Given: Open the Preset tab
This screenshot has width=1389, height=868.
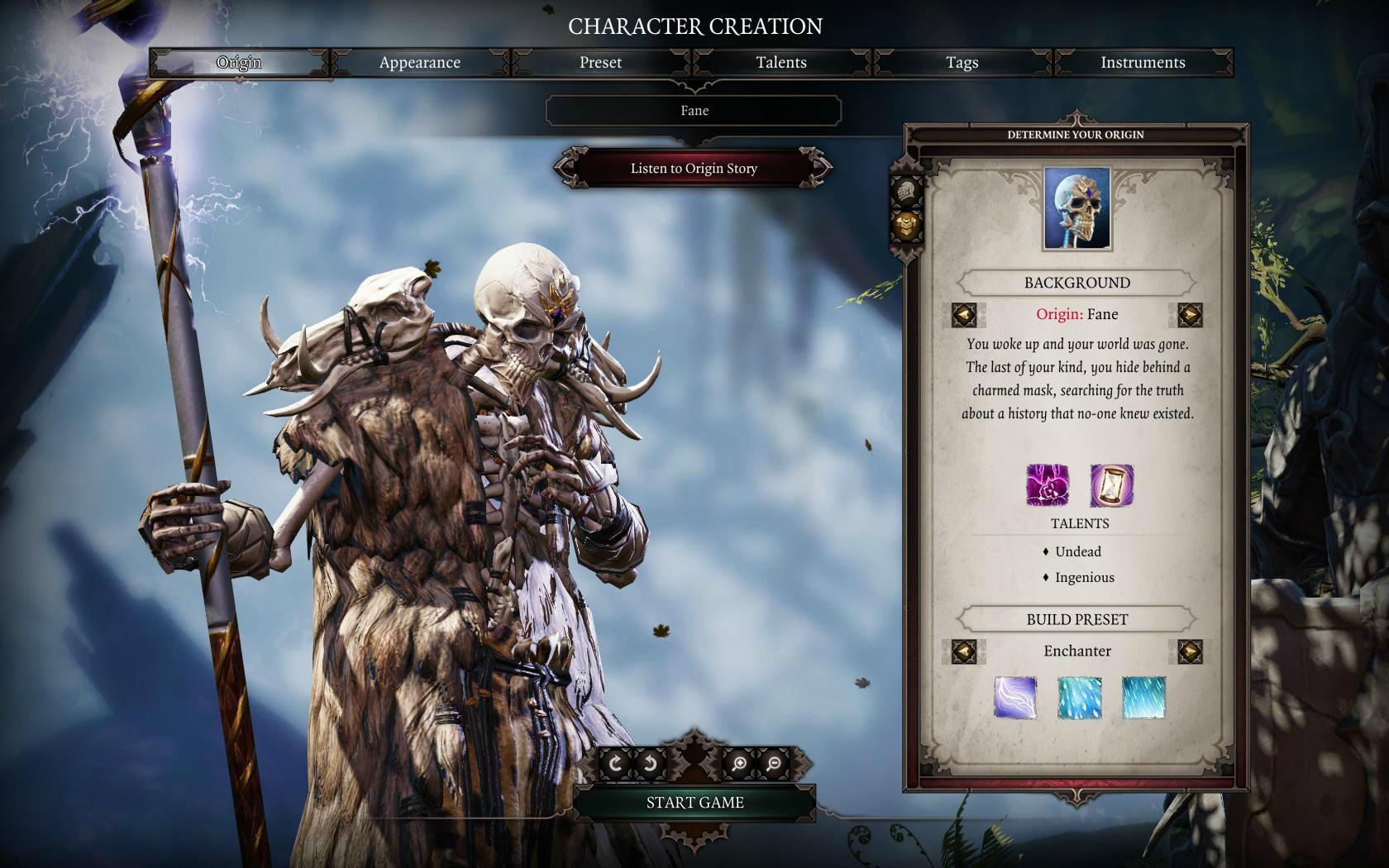Looking at the screenshot, I should [x=600, y=63].
